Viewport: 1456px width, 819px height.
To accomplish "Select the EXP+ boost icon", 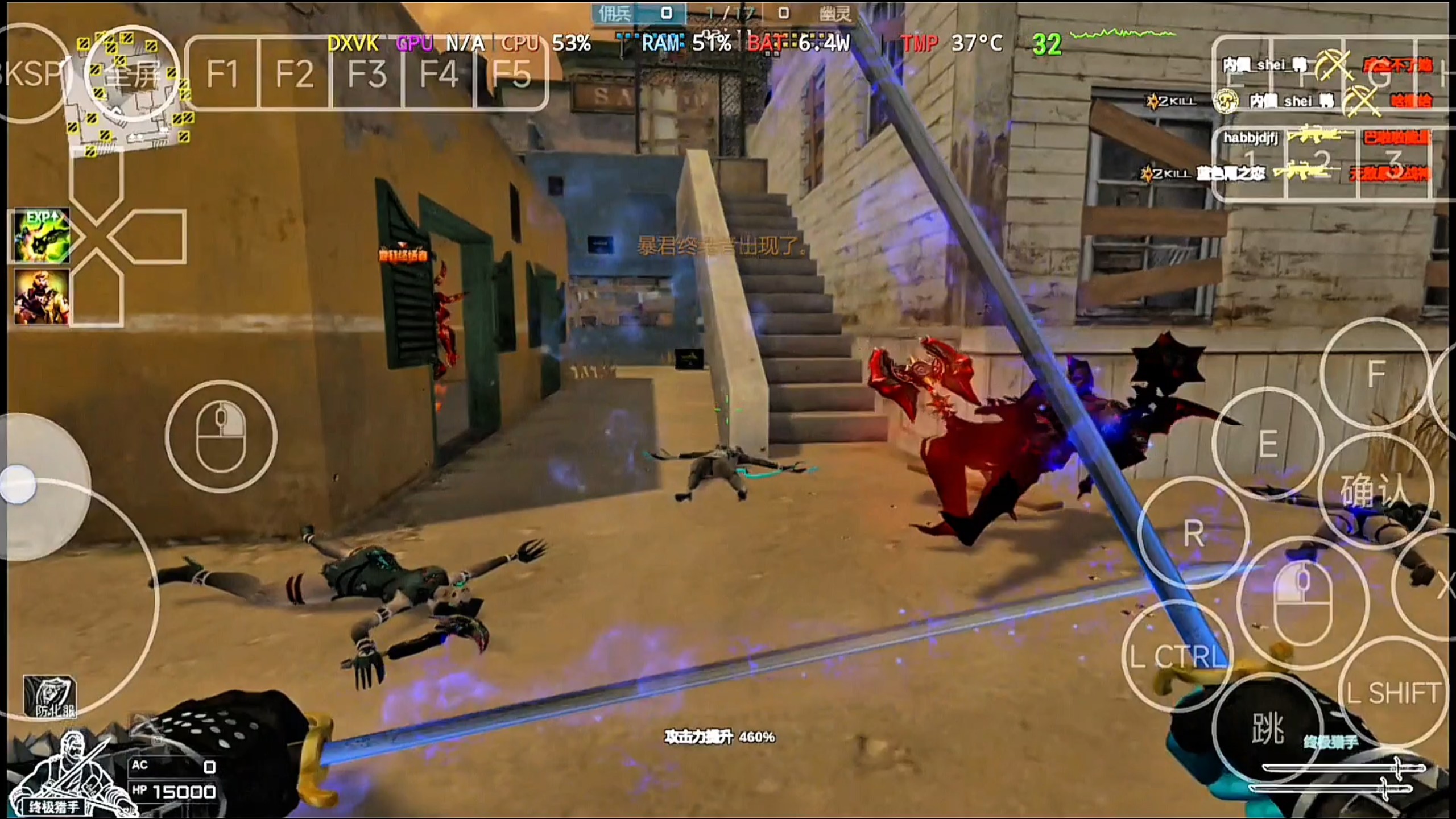I will click(41, 235).
